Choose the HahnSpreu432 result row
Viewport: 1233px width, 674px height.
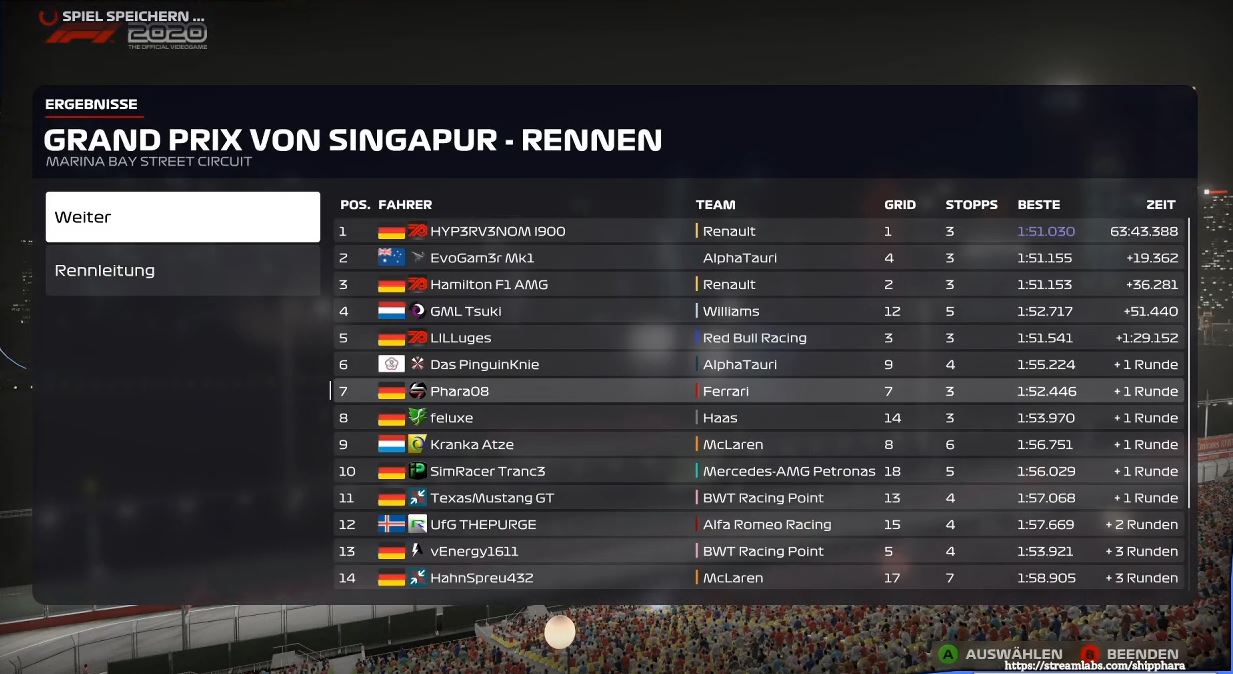[x=758, y=578]
